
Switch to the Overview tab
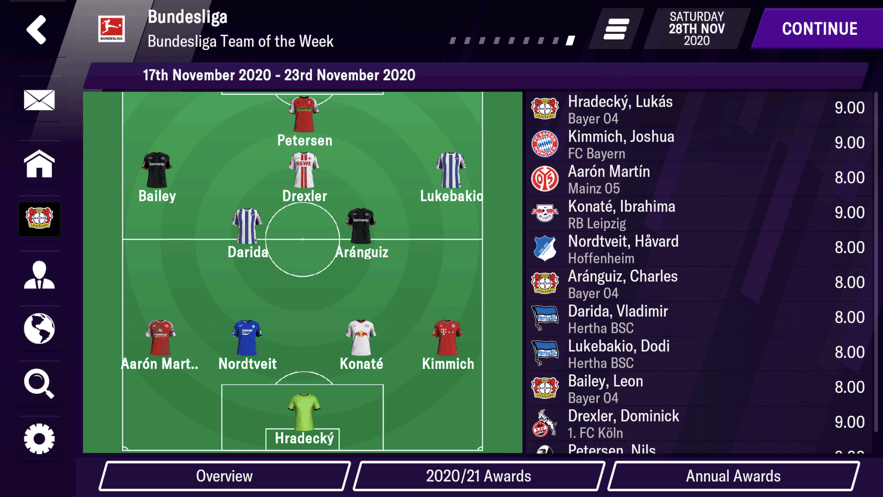224,476
